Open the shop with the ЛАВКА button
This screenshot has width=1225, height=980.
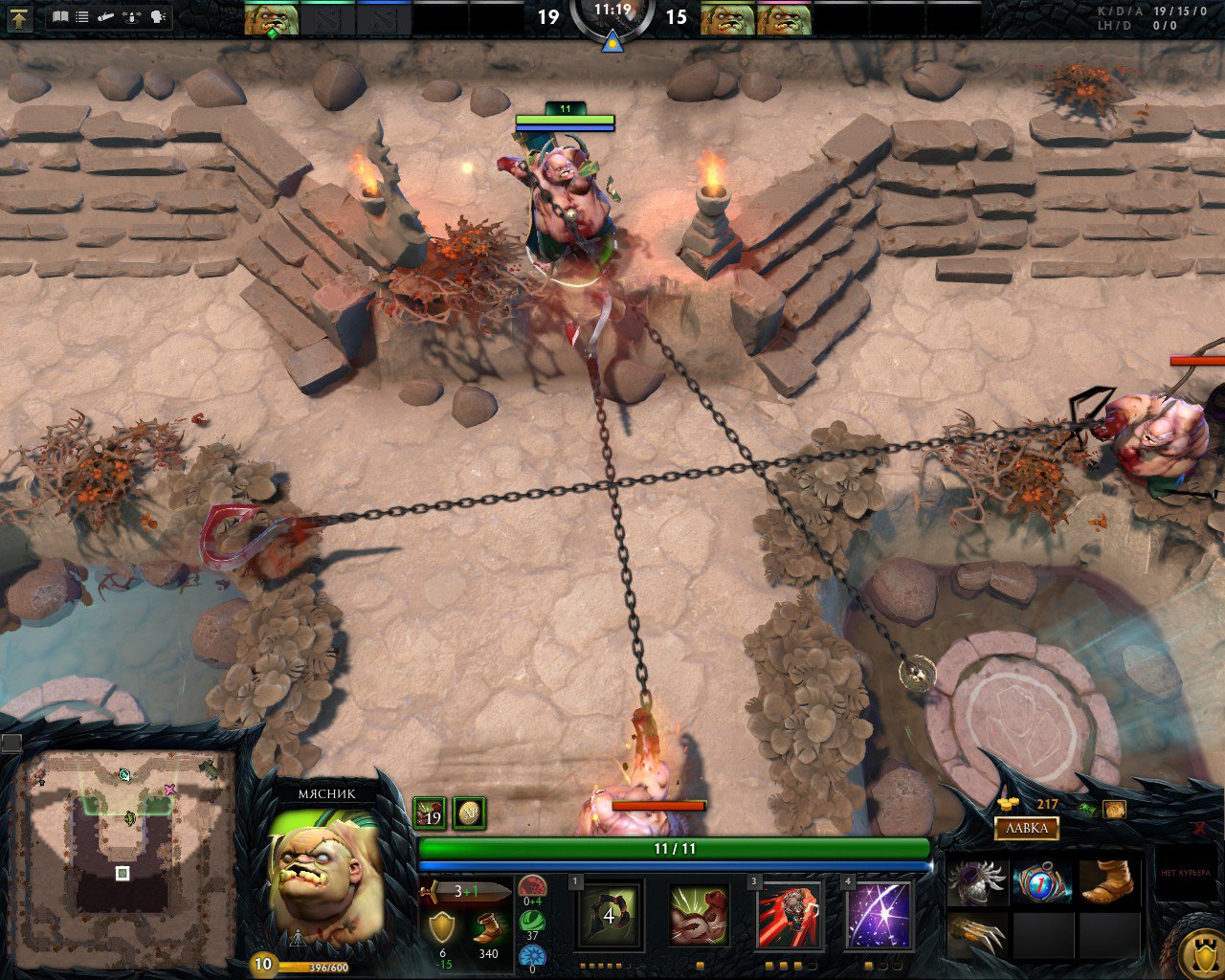[x=1026, y=828]
